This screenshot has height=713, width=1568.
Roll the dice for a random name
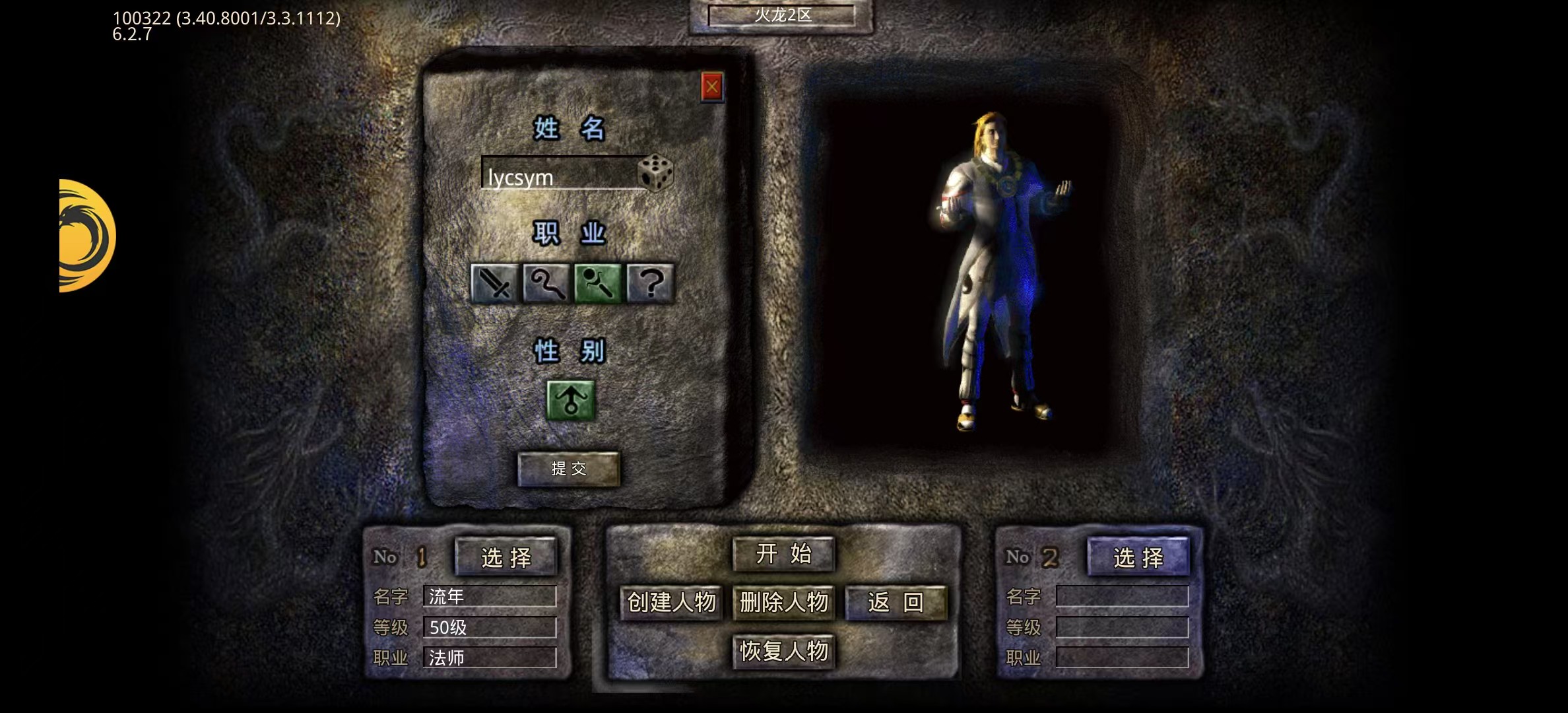tap(655, 173)
